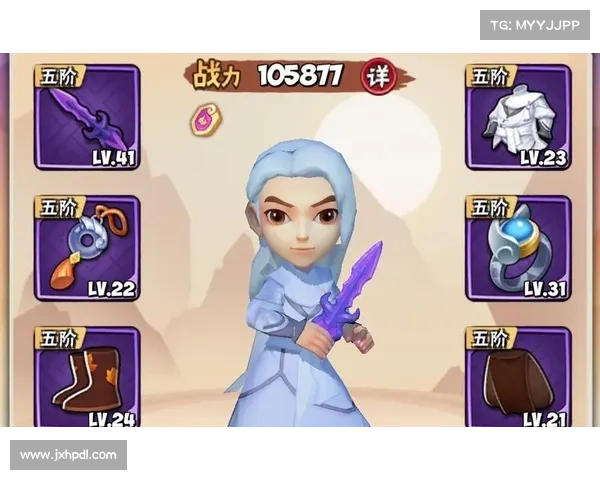This screenshot has height=480, width=600.
Task: Open the blue gem ring slot
Action: coord(518,248)
